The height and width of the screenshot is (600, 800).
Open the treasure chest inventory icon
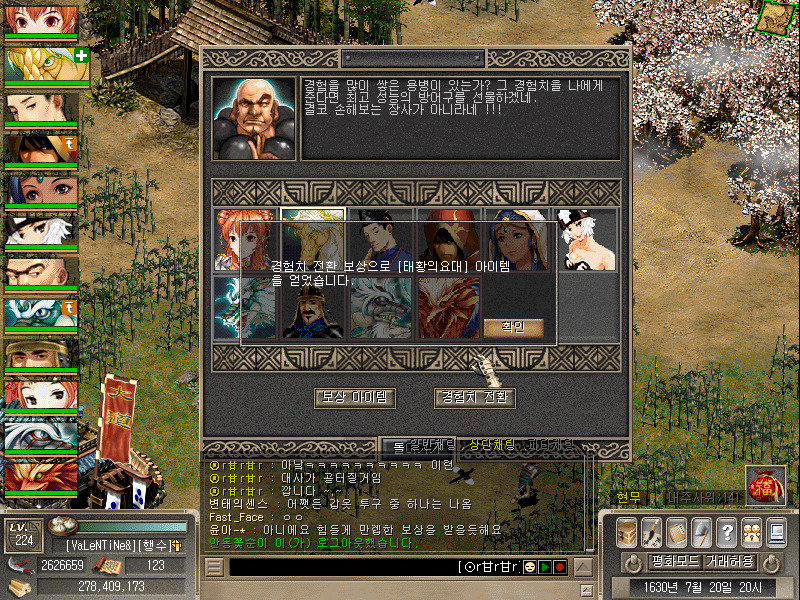coord(626,533)
